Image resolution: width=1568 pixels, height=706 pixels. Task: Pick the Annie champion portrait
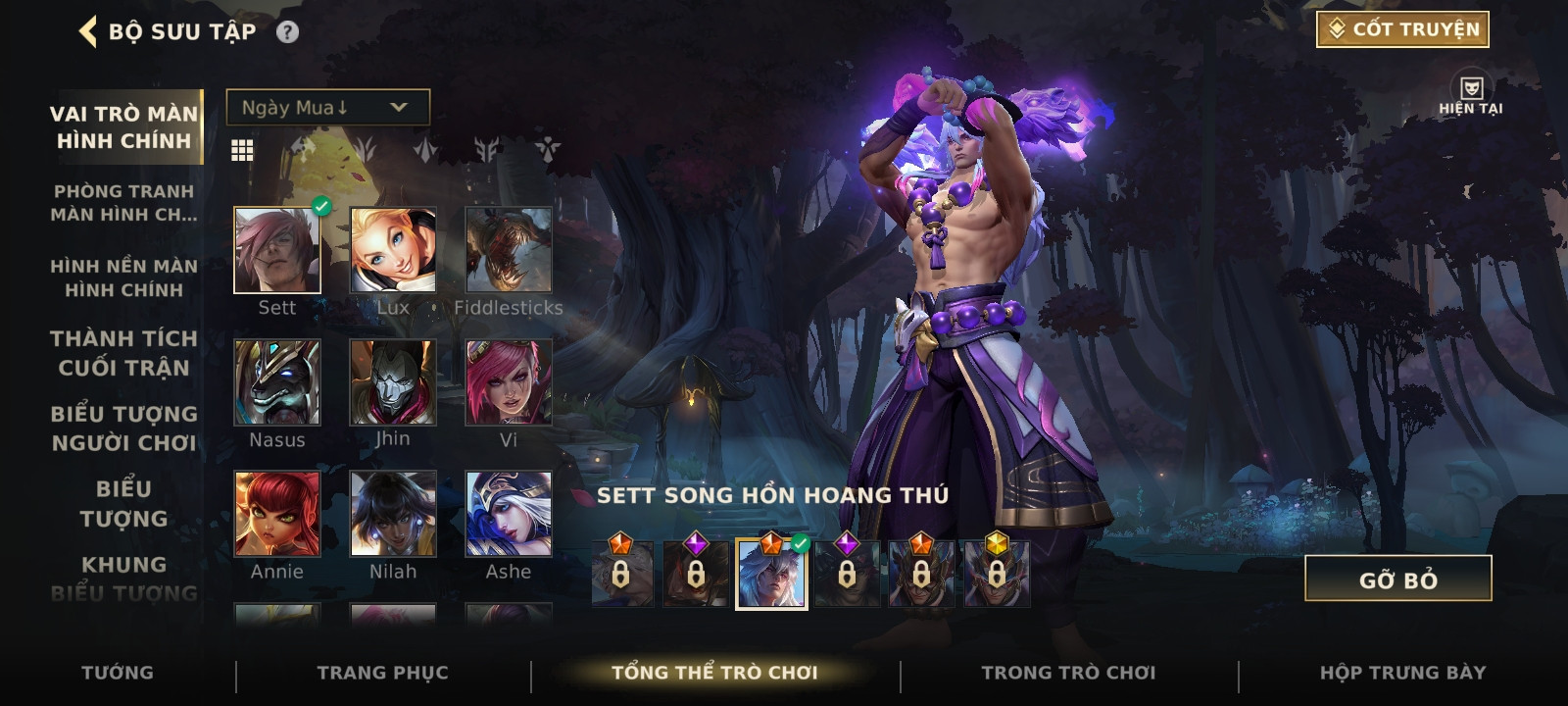(x=277, y=514)
